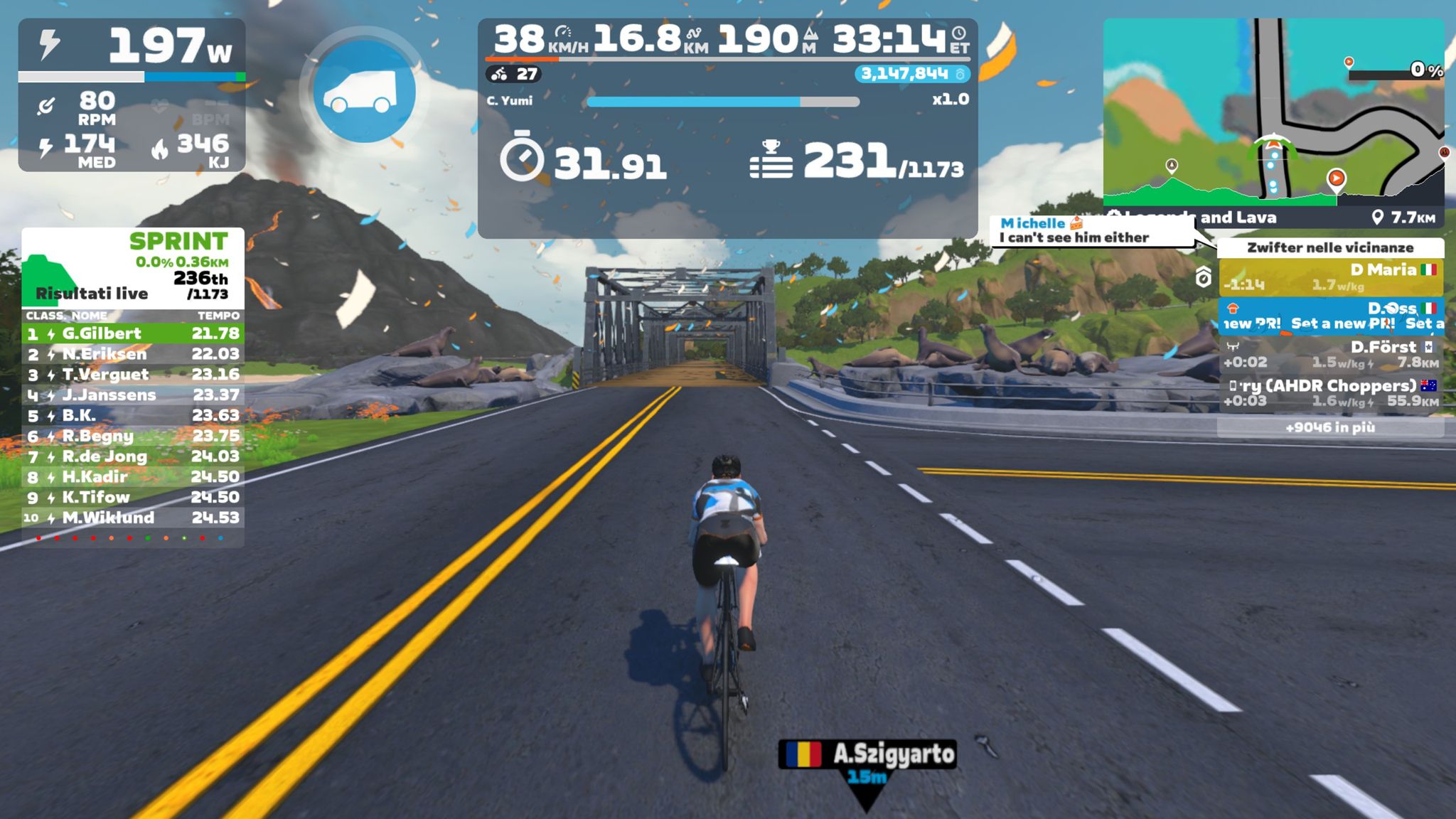The image size is (1456, 819).
Task: Select G.Gilbert in sprint leaderboard
Action: tap(133, 333)
